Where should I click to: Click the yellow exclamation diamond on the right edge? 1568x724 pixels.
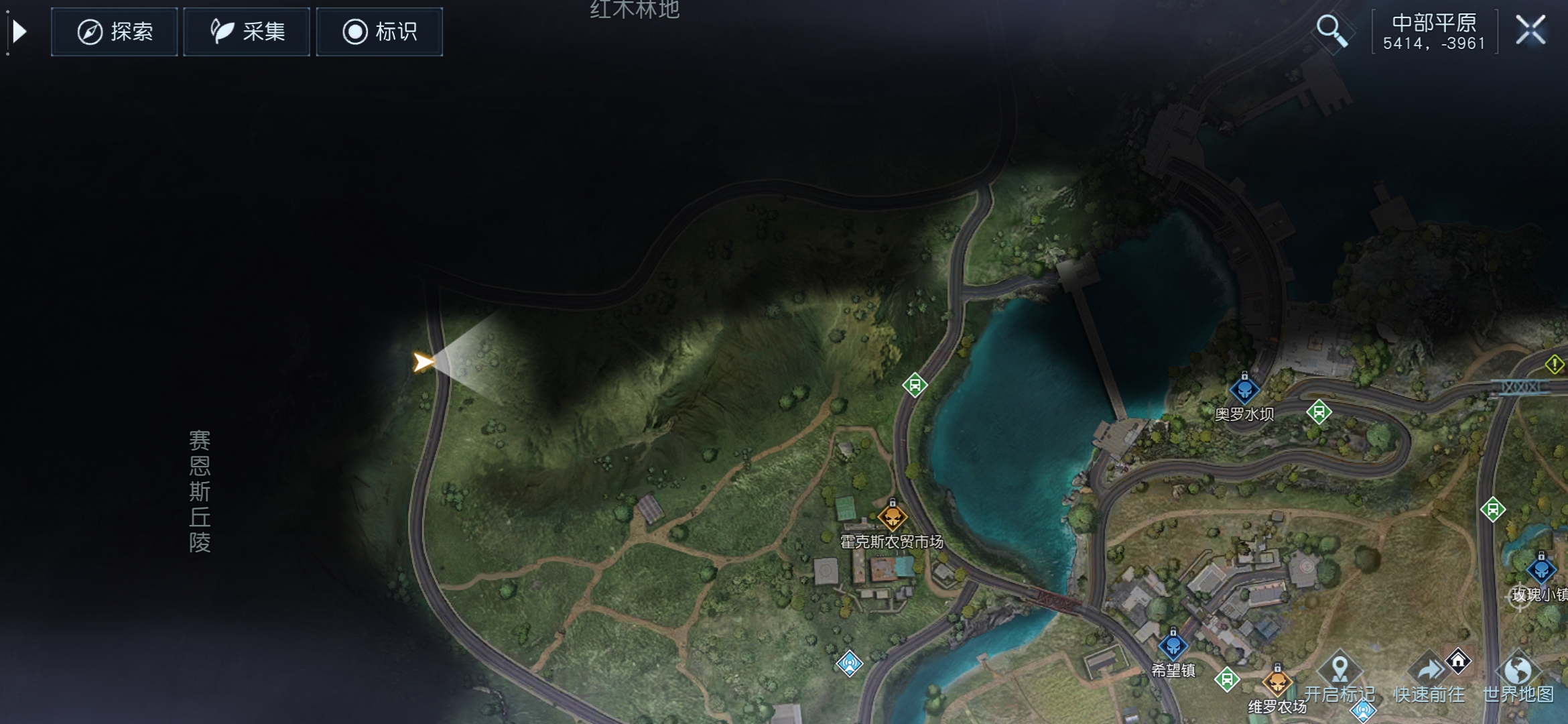pos(1556,364)
